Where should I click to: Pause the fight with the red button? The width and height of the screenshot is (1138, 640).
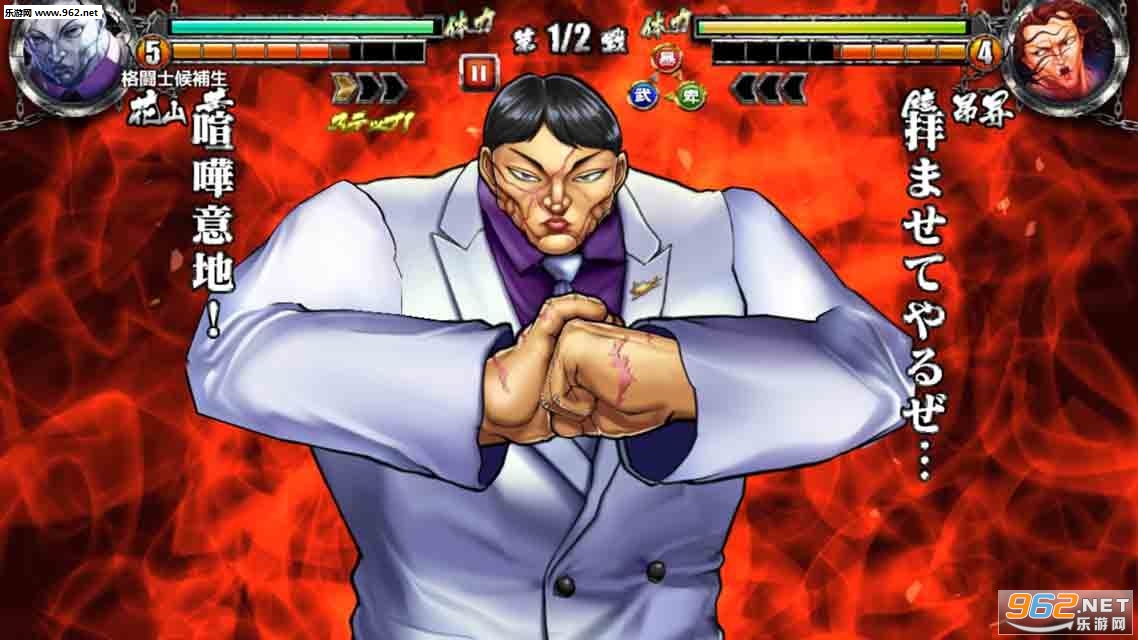point(479,72)
